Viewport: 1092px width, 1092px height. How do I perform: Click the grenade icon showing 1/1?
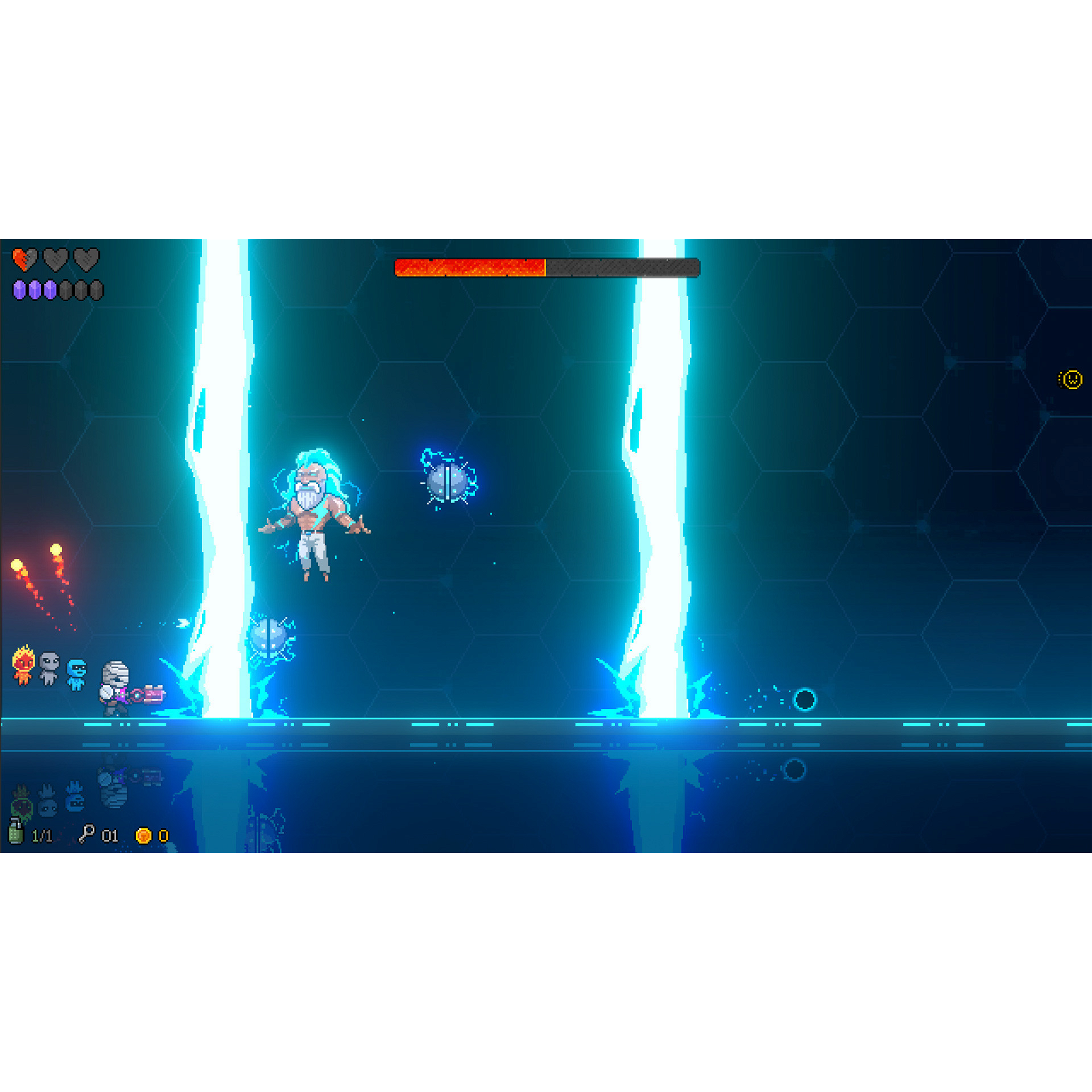coord(17,834)
